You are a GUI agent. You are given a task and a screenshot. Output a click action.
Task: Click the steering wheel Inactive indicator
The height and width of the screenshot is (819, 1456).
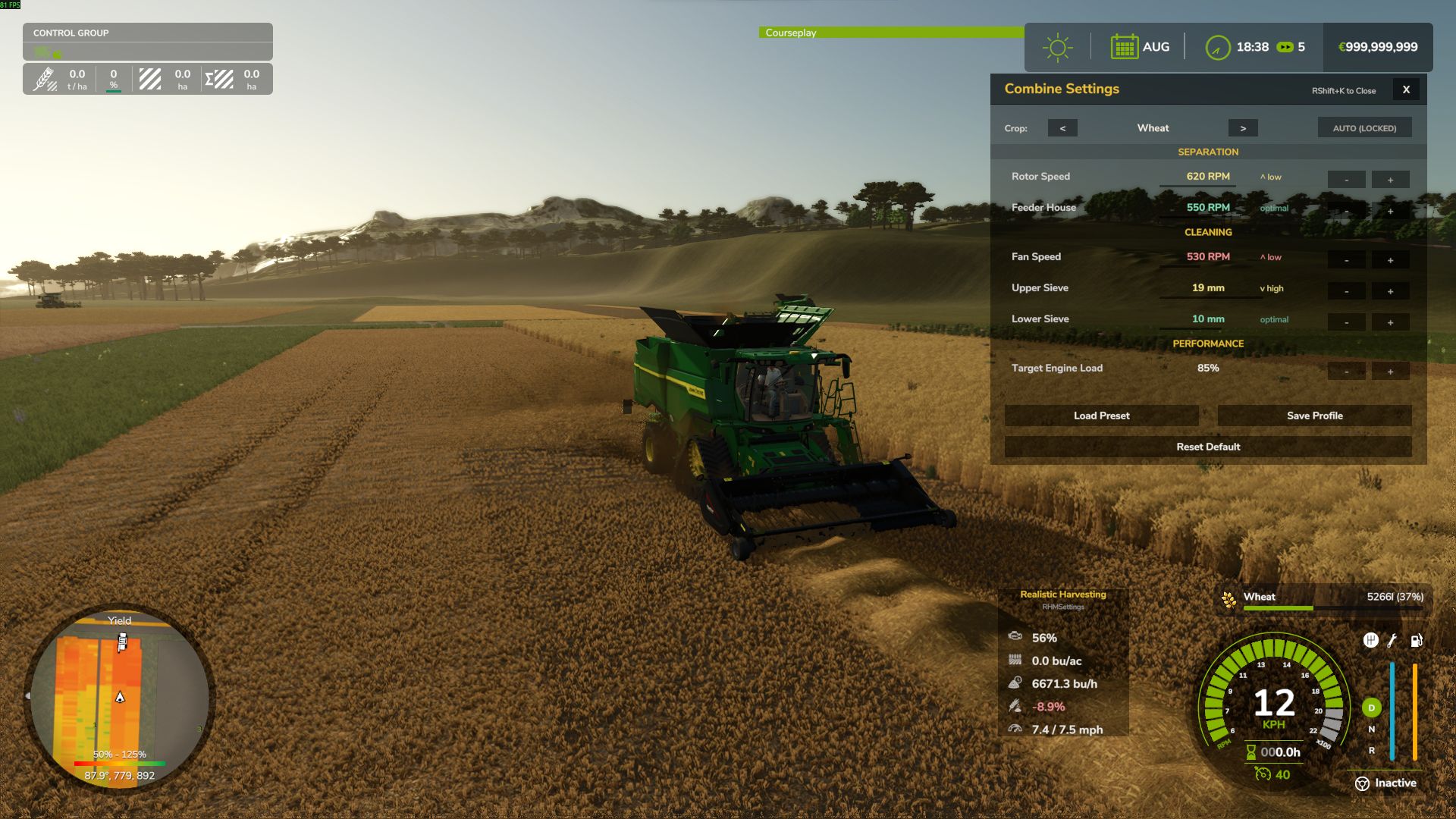coord(1361,783)
